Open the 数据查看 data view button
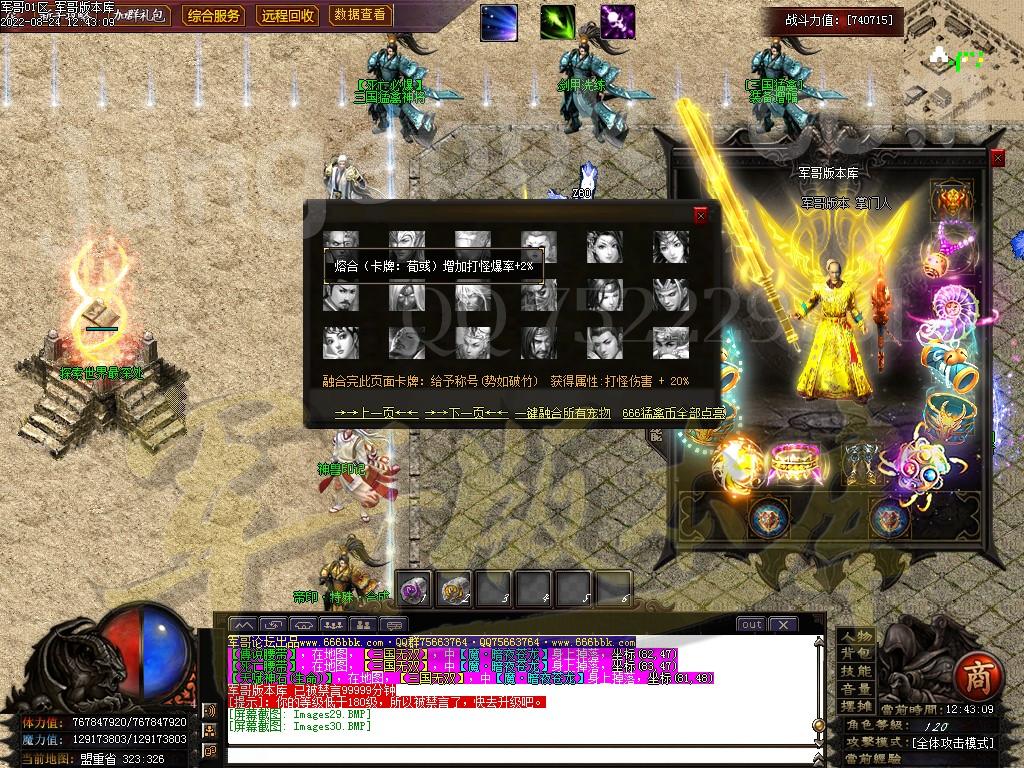This screenshot has width=1024, height=768. 360,15
